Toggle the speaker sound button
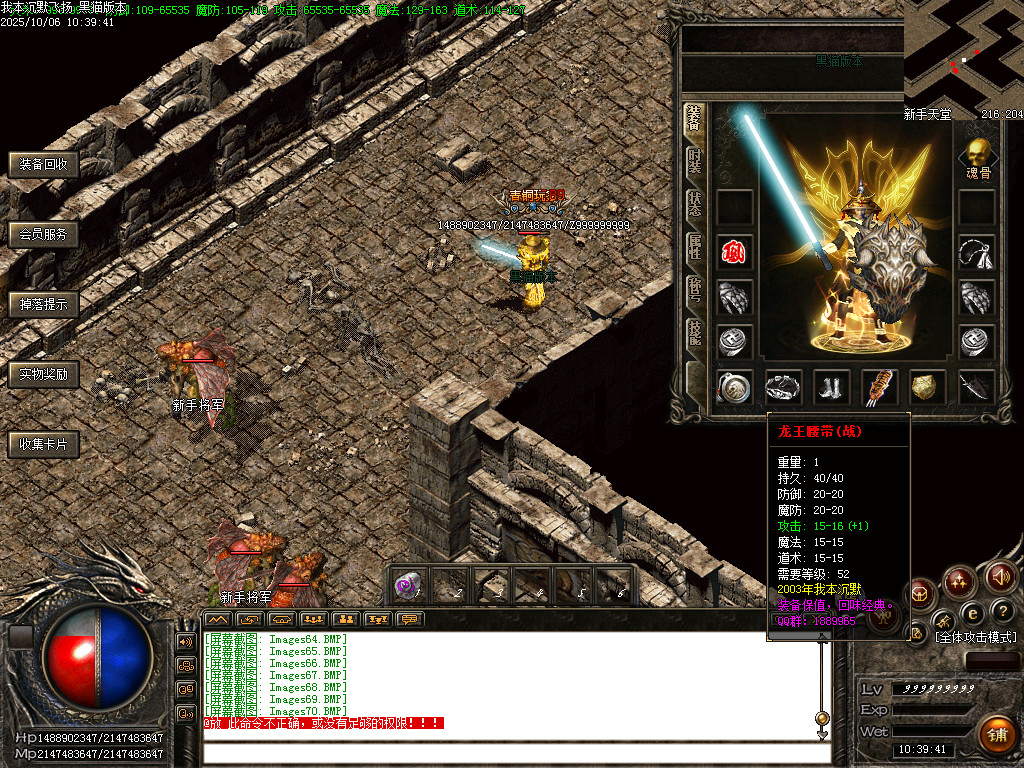The image size is (1024, 768). click(x=1001, y=576)
